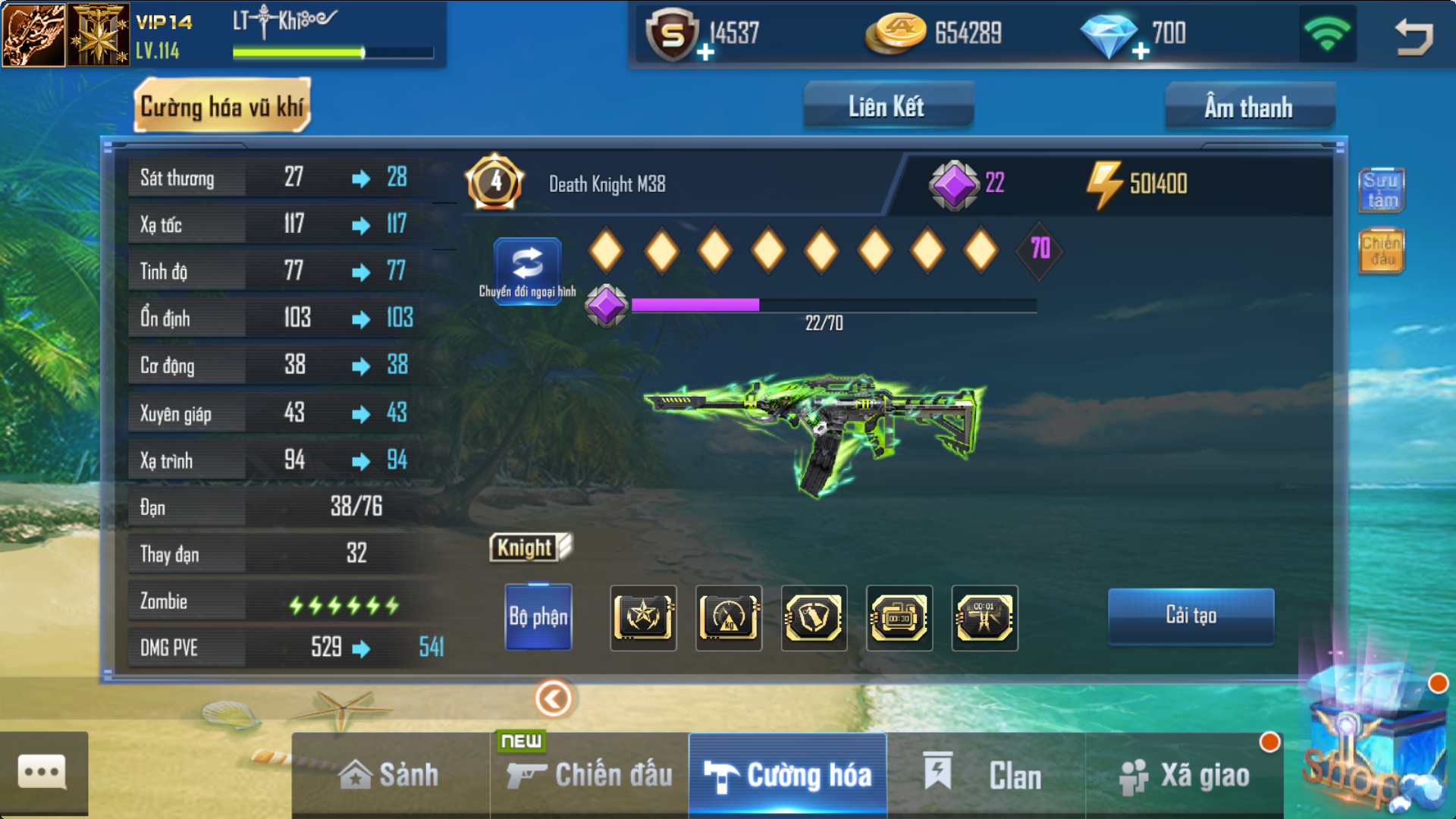Open the Chiến đấu battle tab
1456x819 pixels.
tap(590, 775)
